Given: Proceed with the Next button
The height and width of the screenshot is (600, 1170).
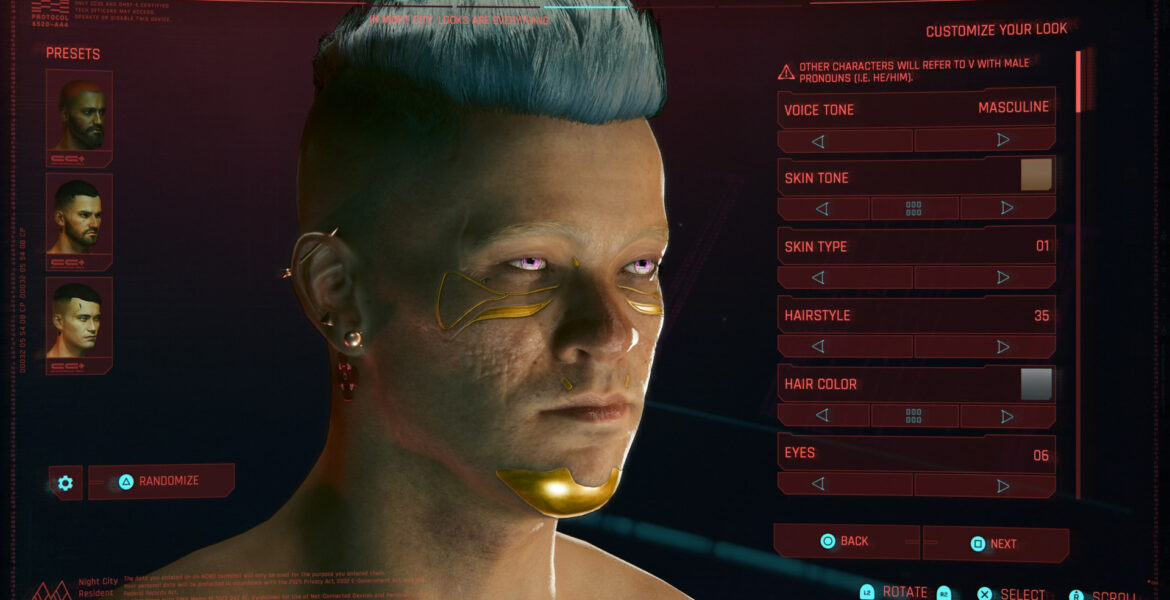Looking at the screenshot, I should pos(994,544).
